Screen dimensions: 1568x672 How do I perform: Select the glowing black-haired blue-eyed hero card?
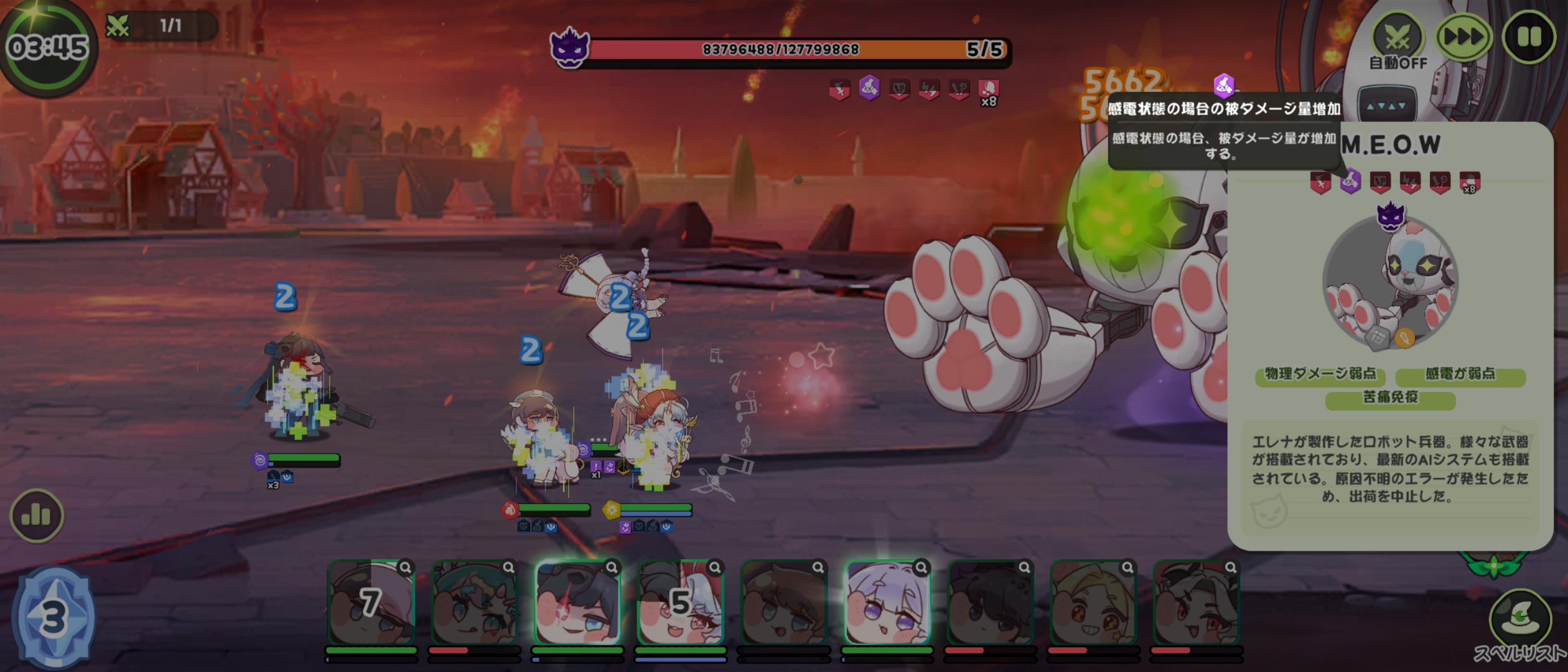[x=577, y=602]
